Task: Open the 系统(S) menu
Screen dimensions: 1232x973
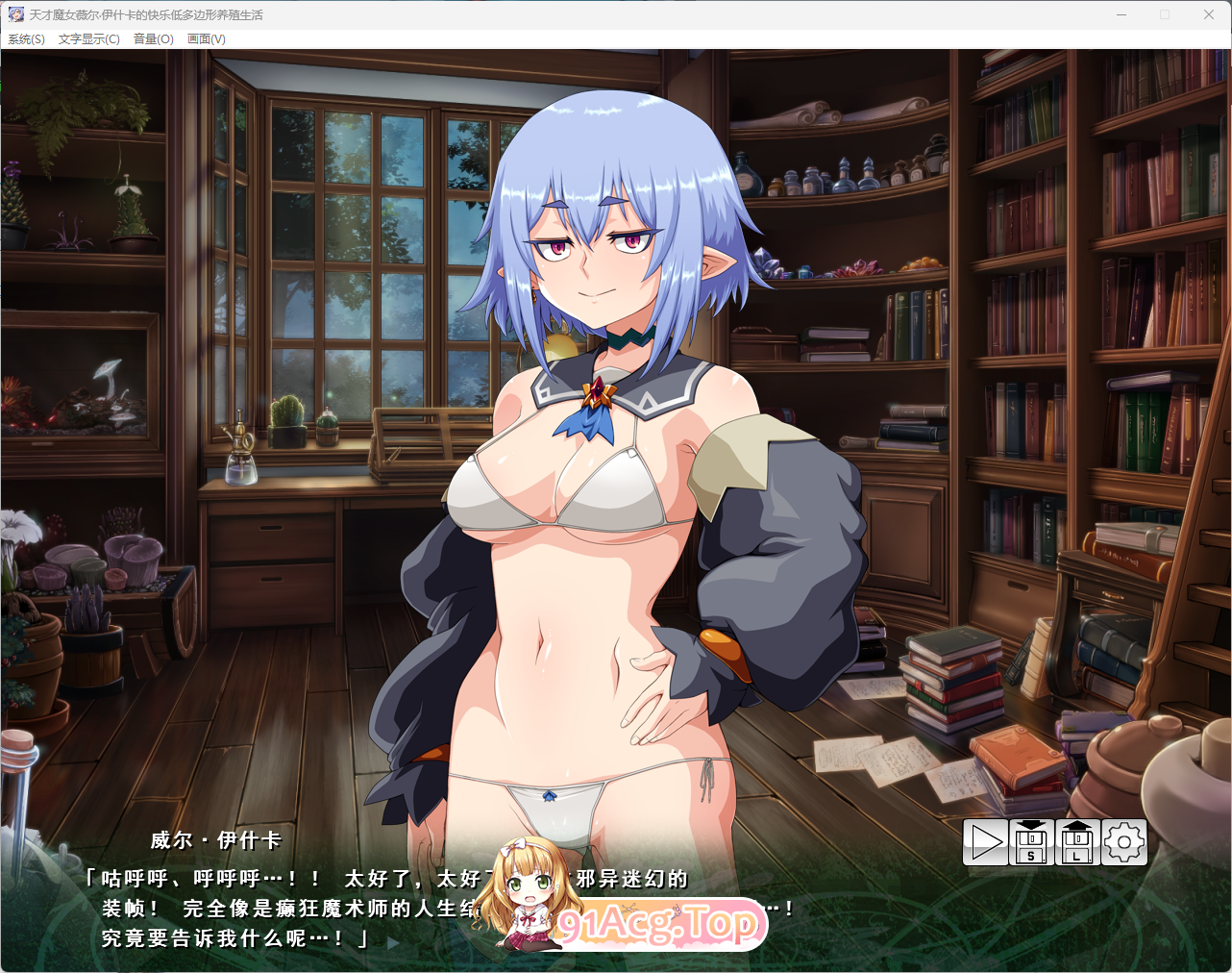Action: (24, 39)
